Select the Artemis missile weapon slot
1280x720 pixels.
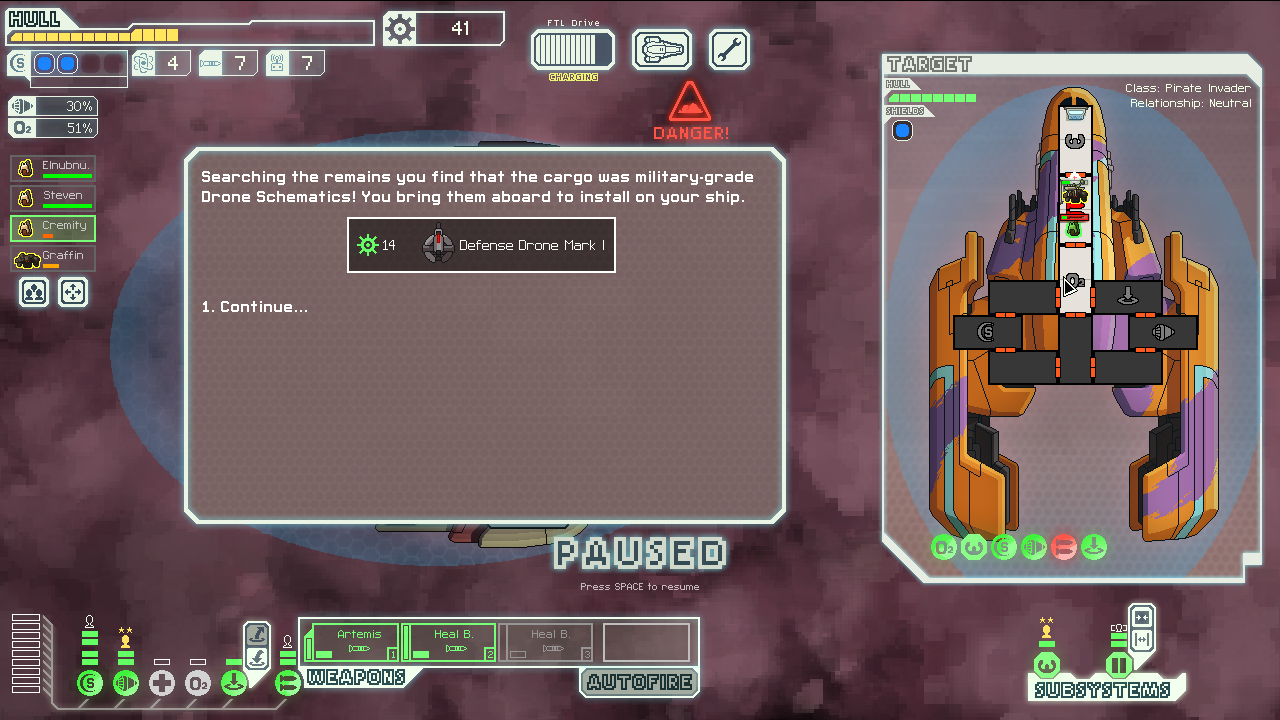click(x=356, y=642)
